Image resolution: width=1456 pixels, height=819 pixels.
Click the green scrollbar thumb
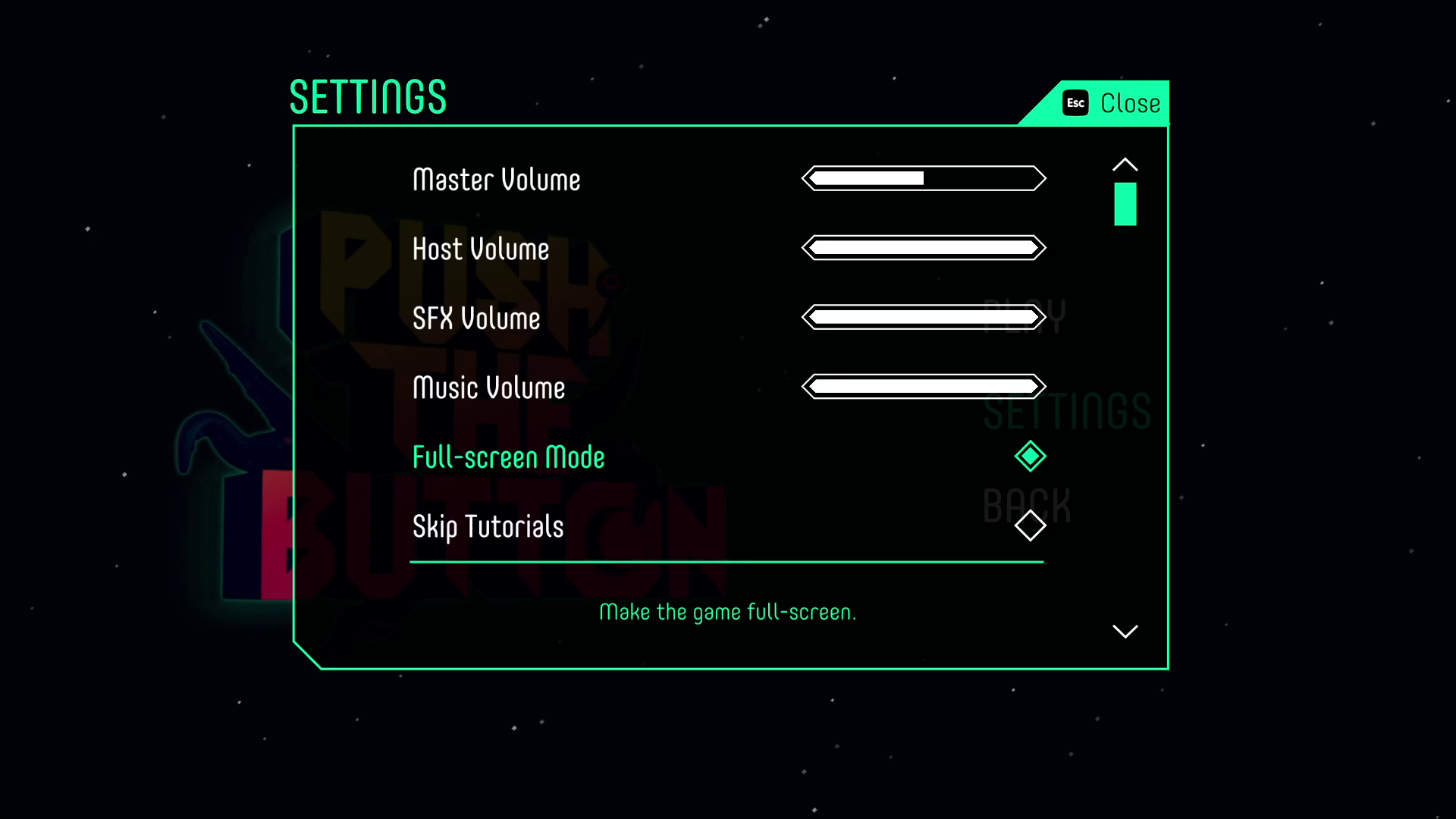click(1125, 204)
